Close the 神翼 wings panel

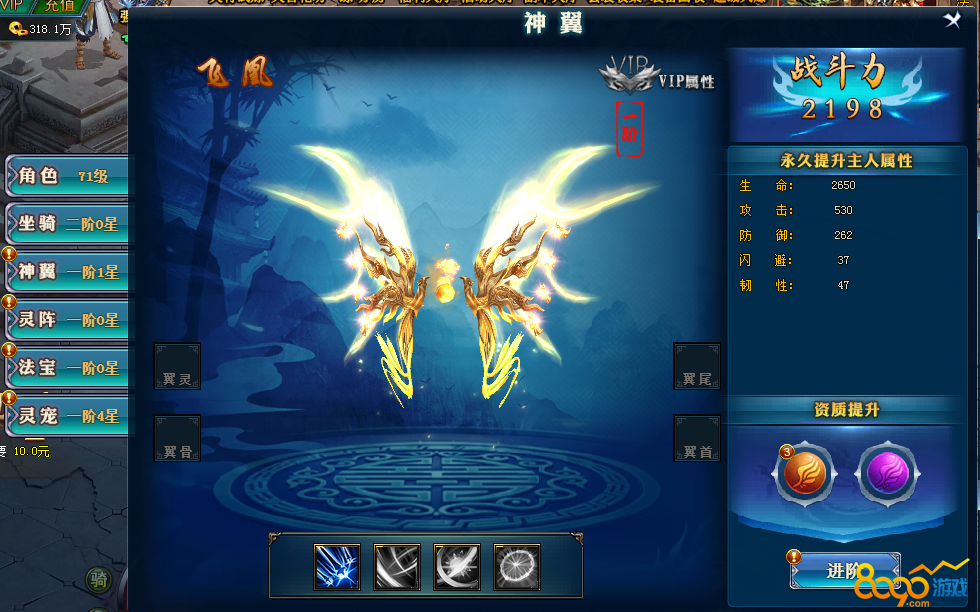[952, 20]
